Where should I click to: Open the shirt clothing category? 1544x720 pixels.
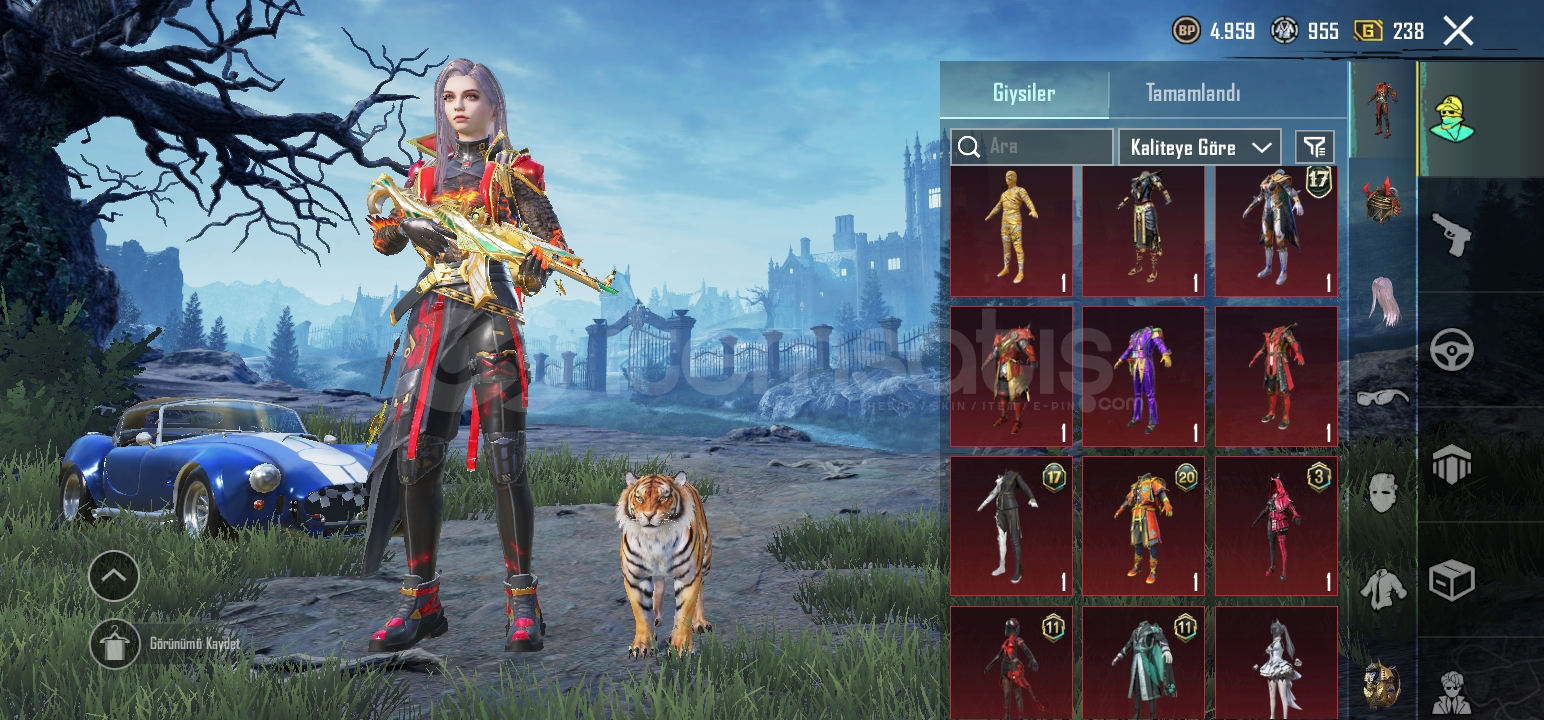pos(1382,588)
